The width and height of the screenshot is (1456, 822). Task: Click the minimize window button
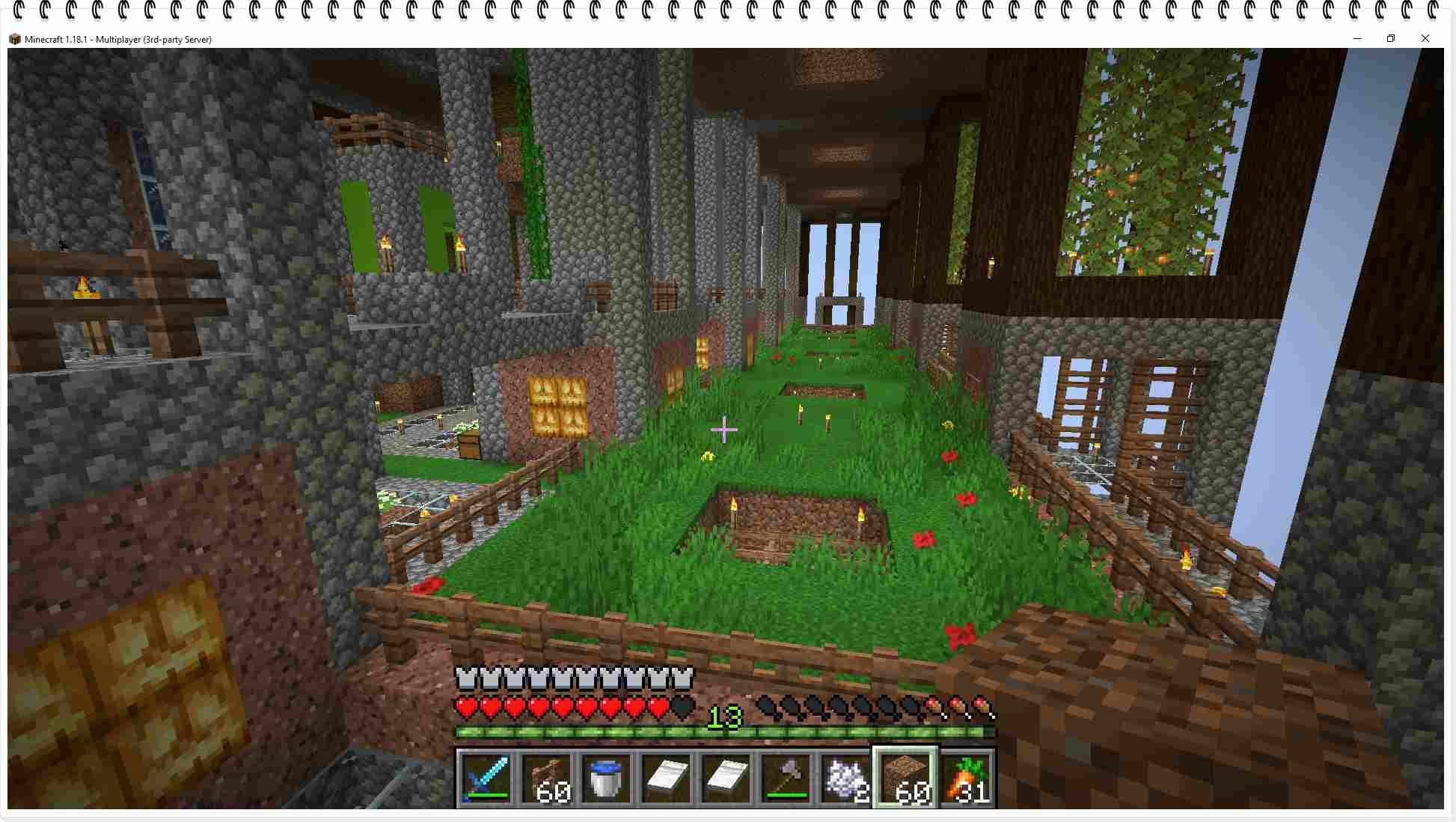tap(1357, 38)
